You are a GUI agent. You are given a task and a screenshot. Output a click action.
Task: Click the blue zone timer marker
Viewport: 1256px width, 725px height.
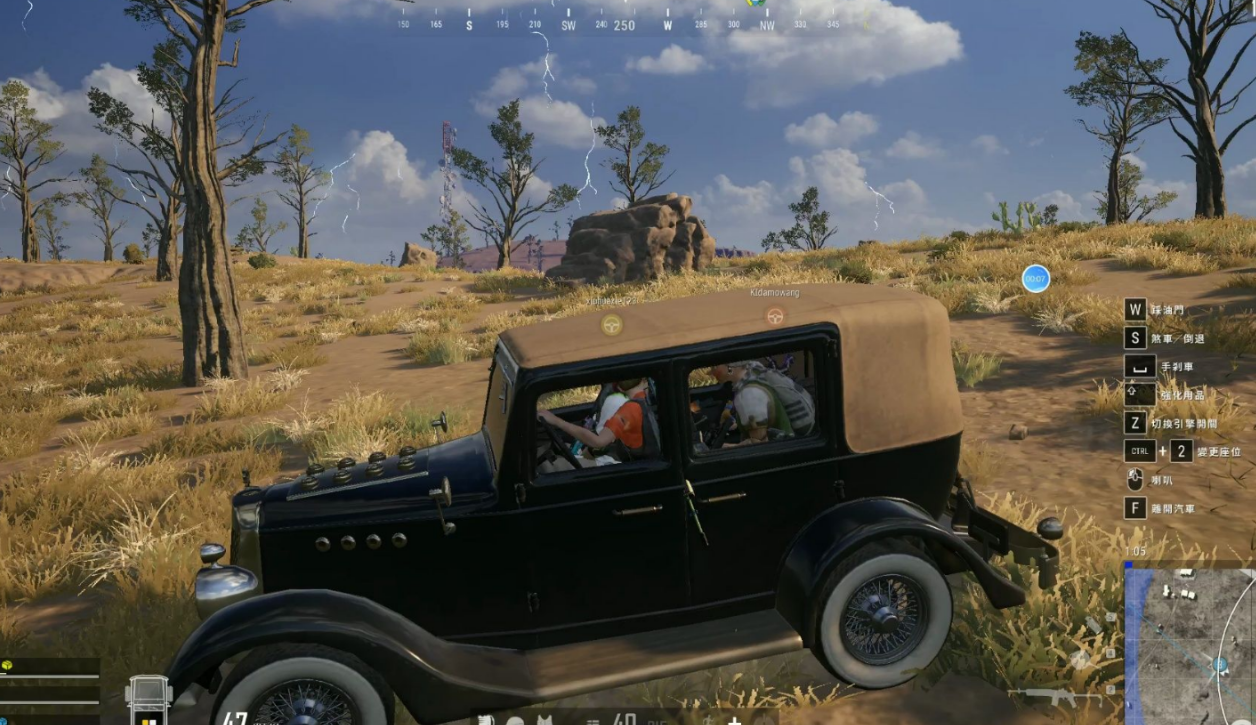[1036, 278]
